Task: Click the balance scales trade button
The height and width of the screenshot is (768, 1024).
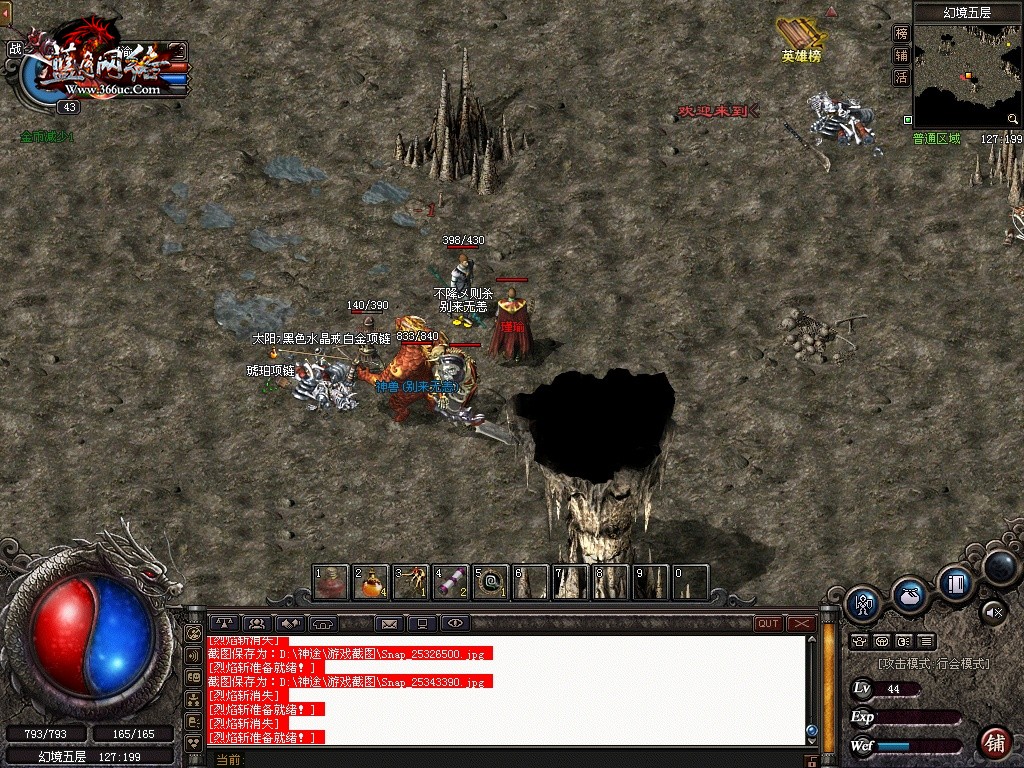Action: click(223, 624)
